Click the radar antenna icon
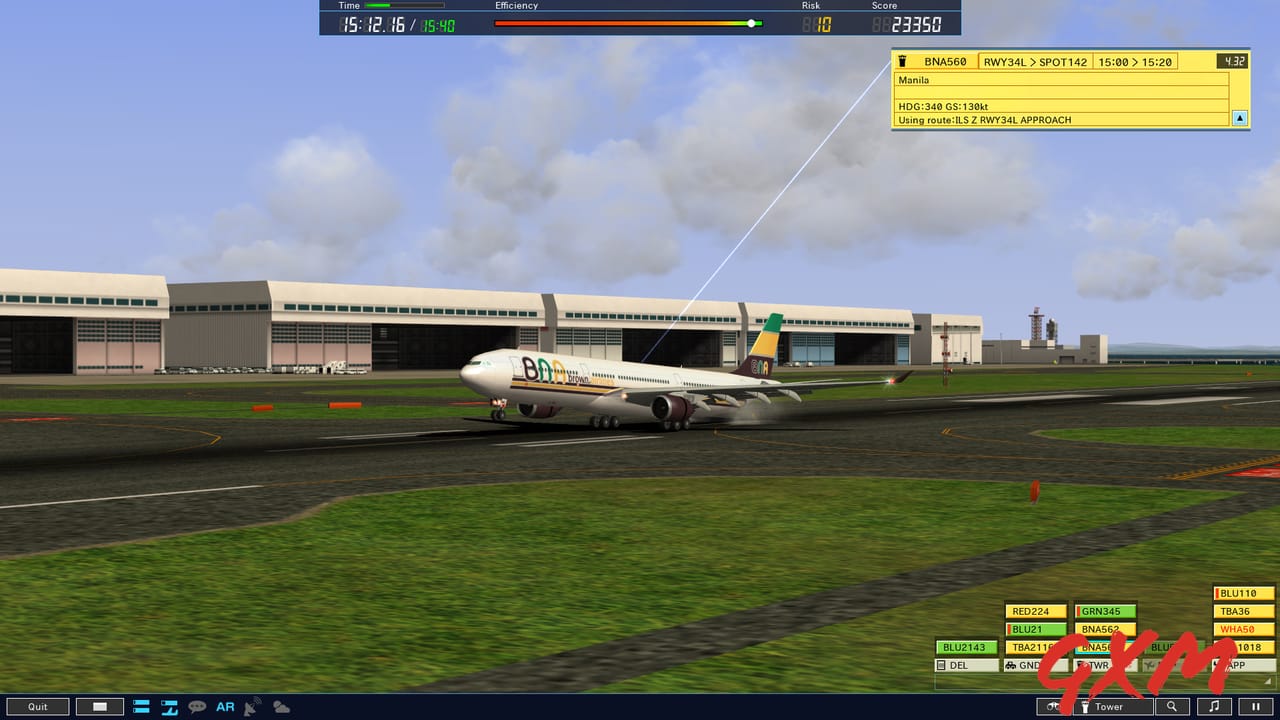Screen dimensions: 1280x720 [x=252, y=707]
